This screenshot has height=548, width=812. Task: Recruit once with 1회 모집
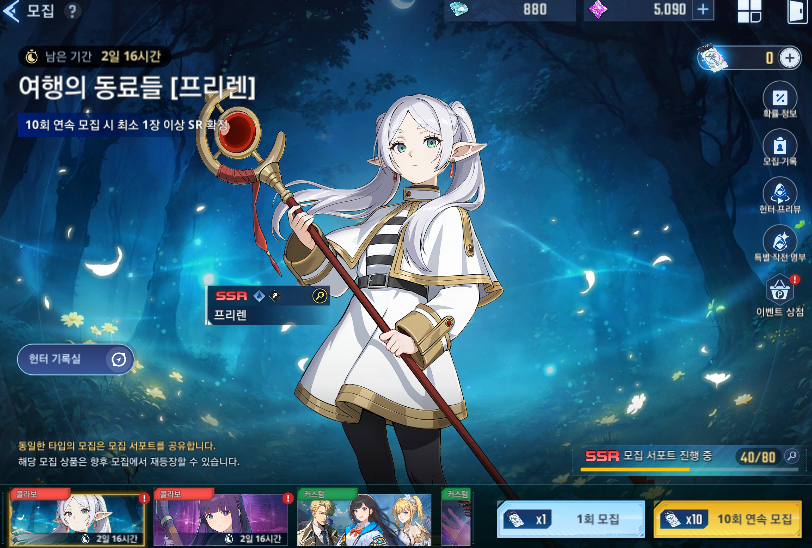(571, 520)
